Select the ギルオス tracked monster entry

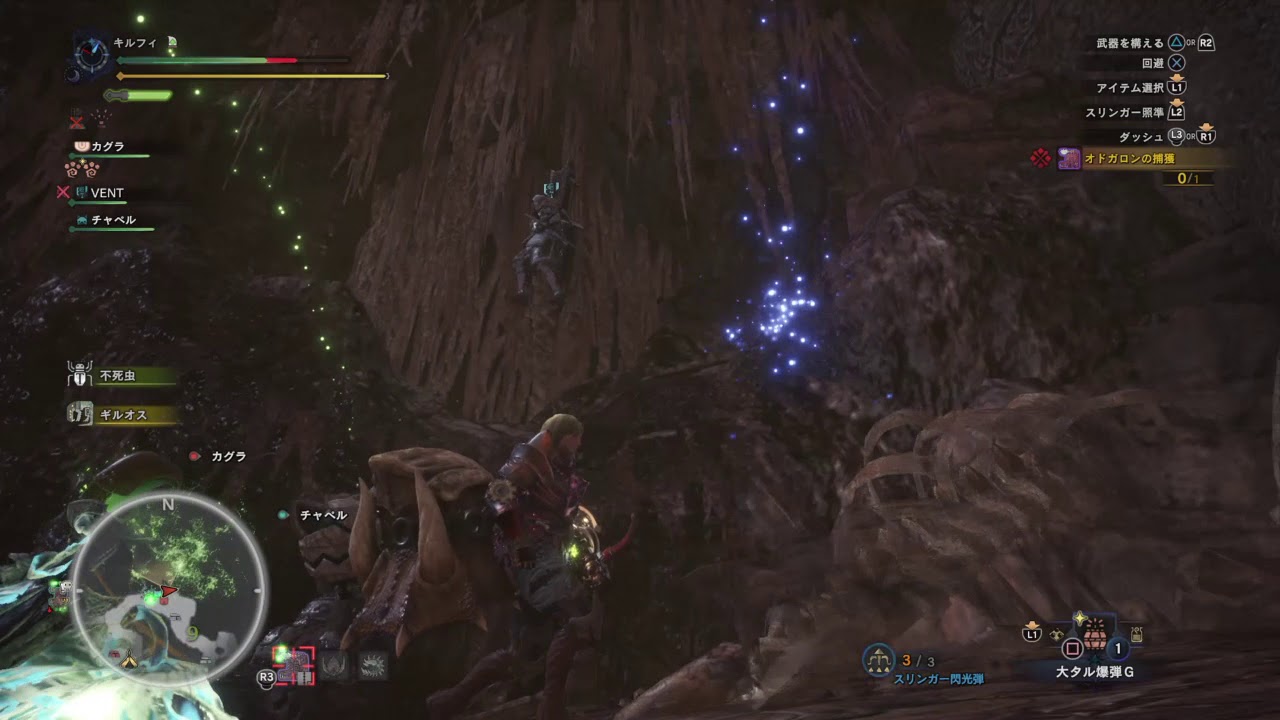pyautogui.click(x=122, y=414)
